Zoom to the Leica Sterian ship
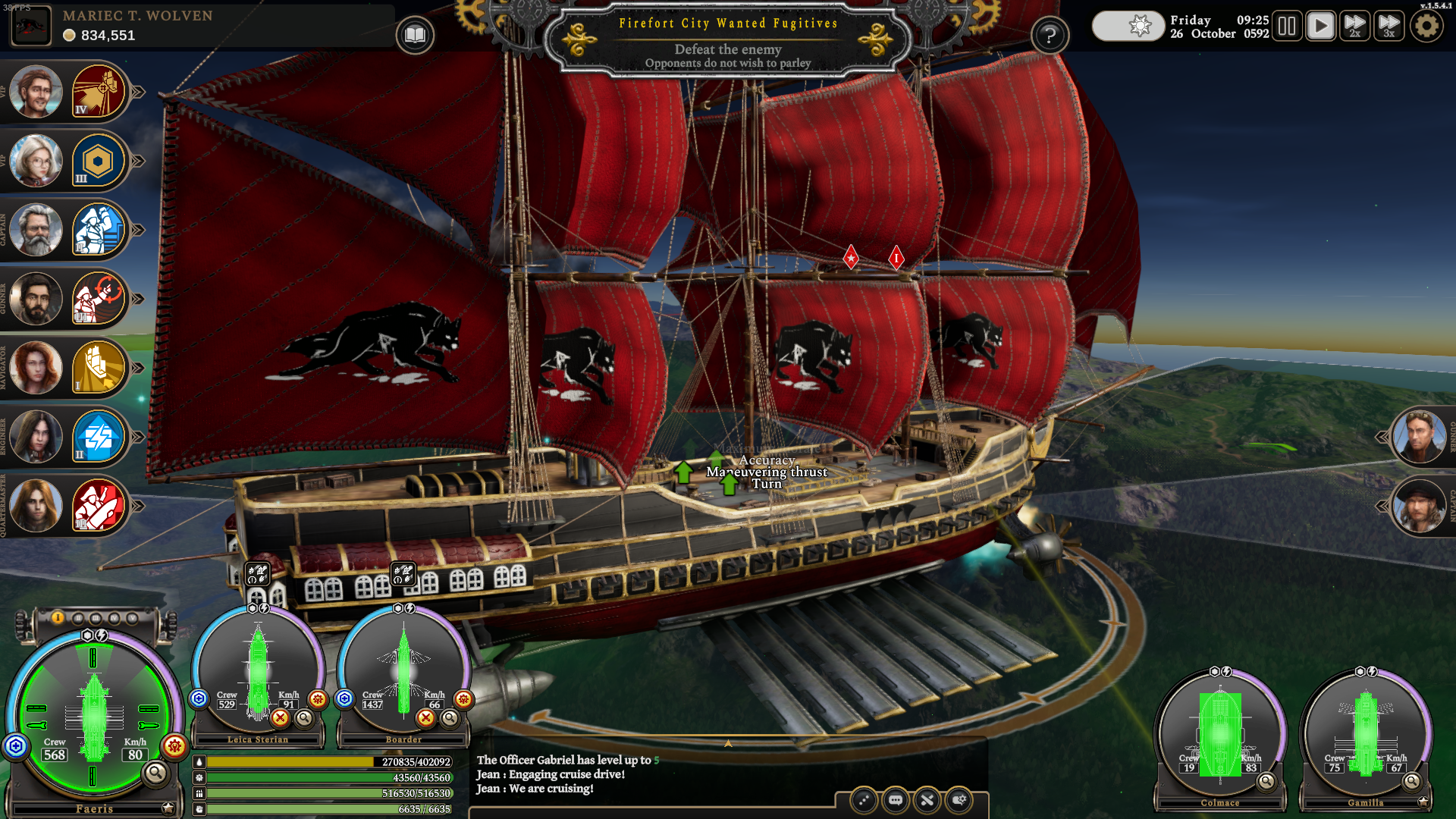This screenshot has width=1456, height=819. tap(304, 717)
